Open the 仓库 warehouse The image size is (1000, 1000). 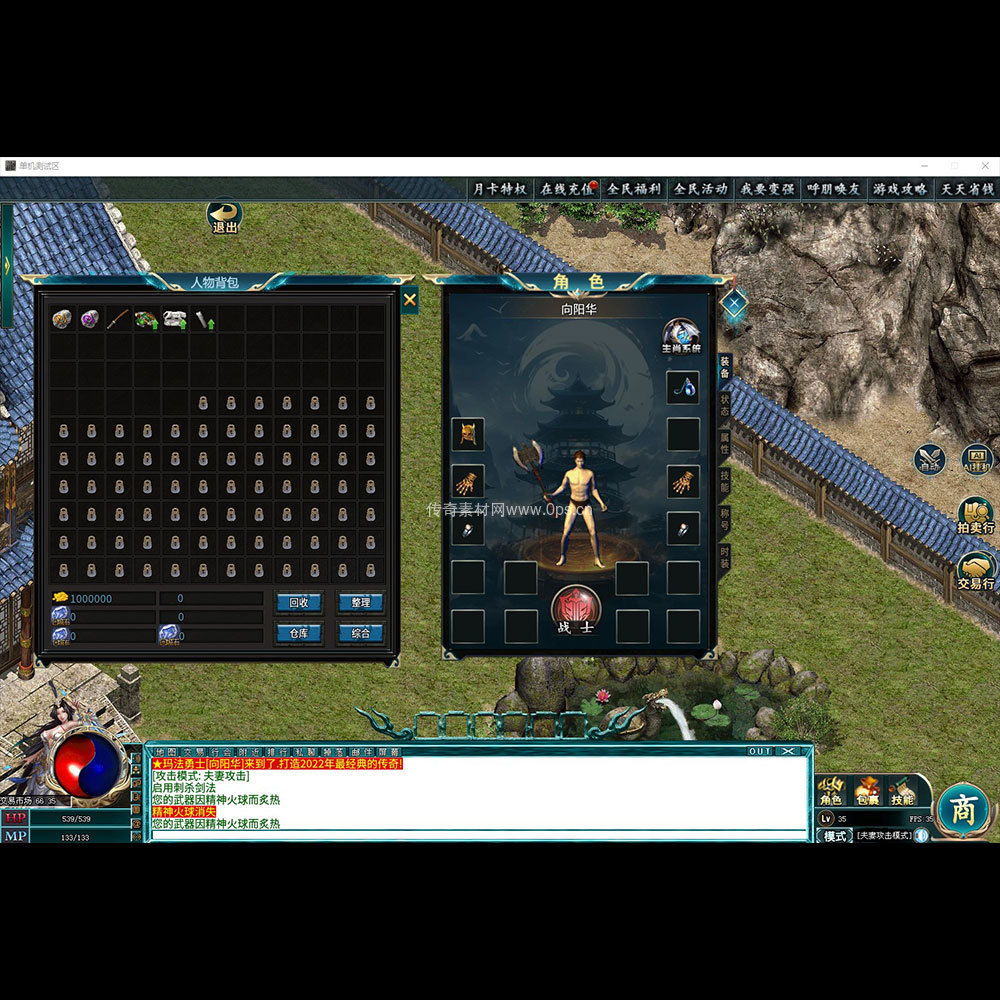(299, 633)
